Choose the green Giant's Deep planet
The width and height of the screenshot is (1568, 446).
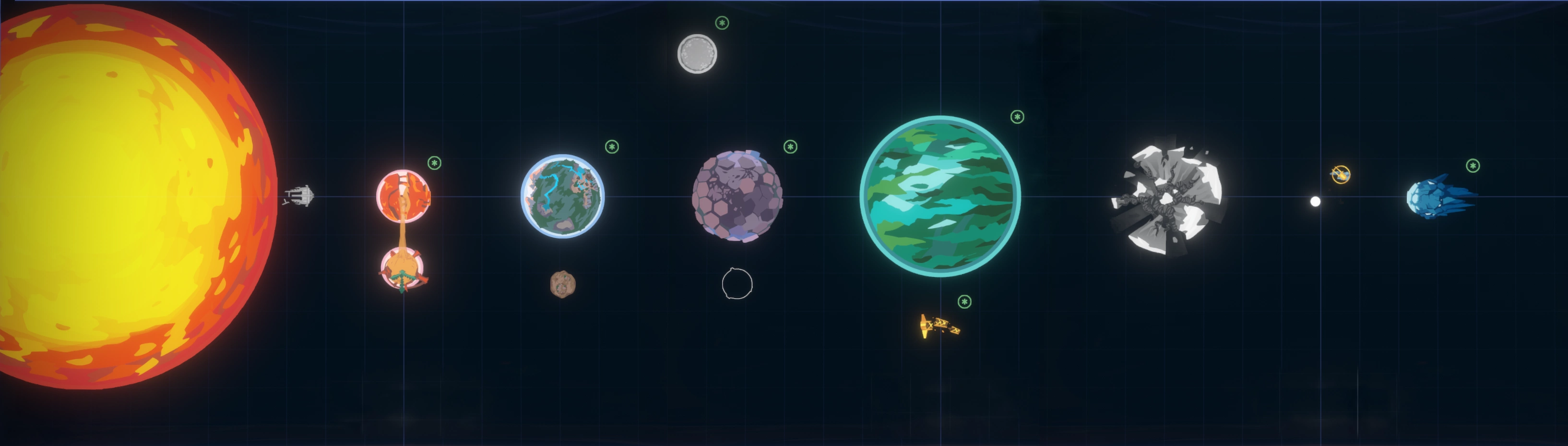click(x=940, y=195)
